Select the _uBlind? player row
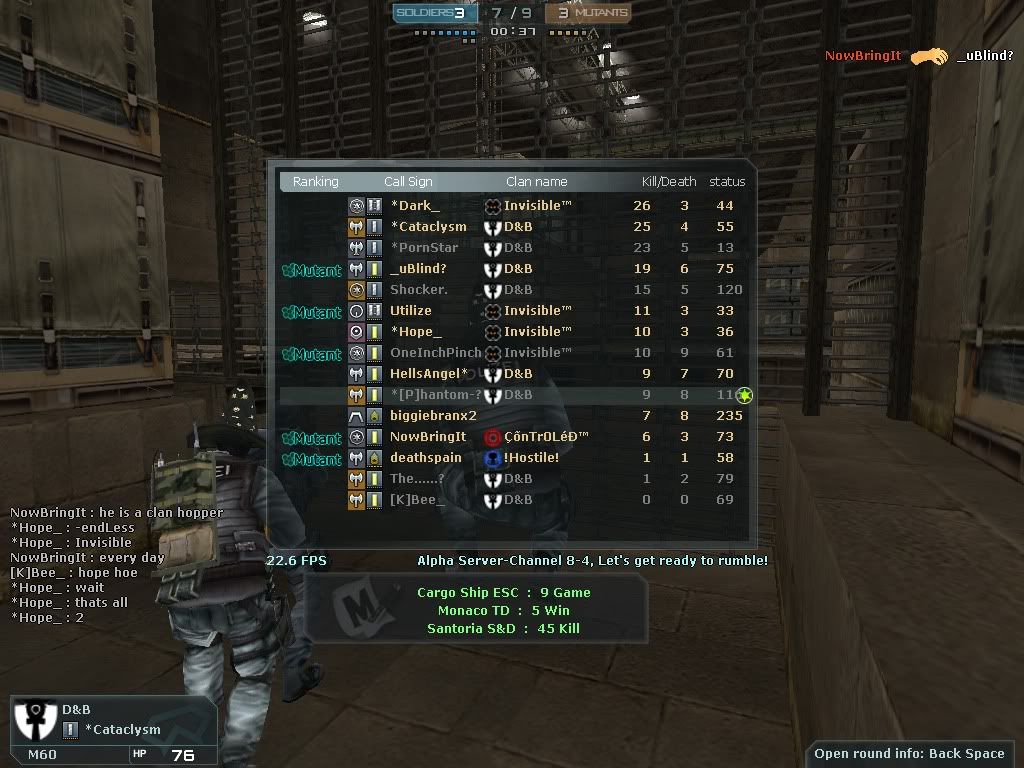This screenshot has height=768, width=1024. 419,268
